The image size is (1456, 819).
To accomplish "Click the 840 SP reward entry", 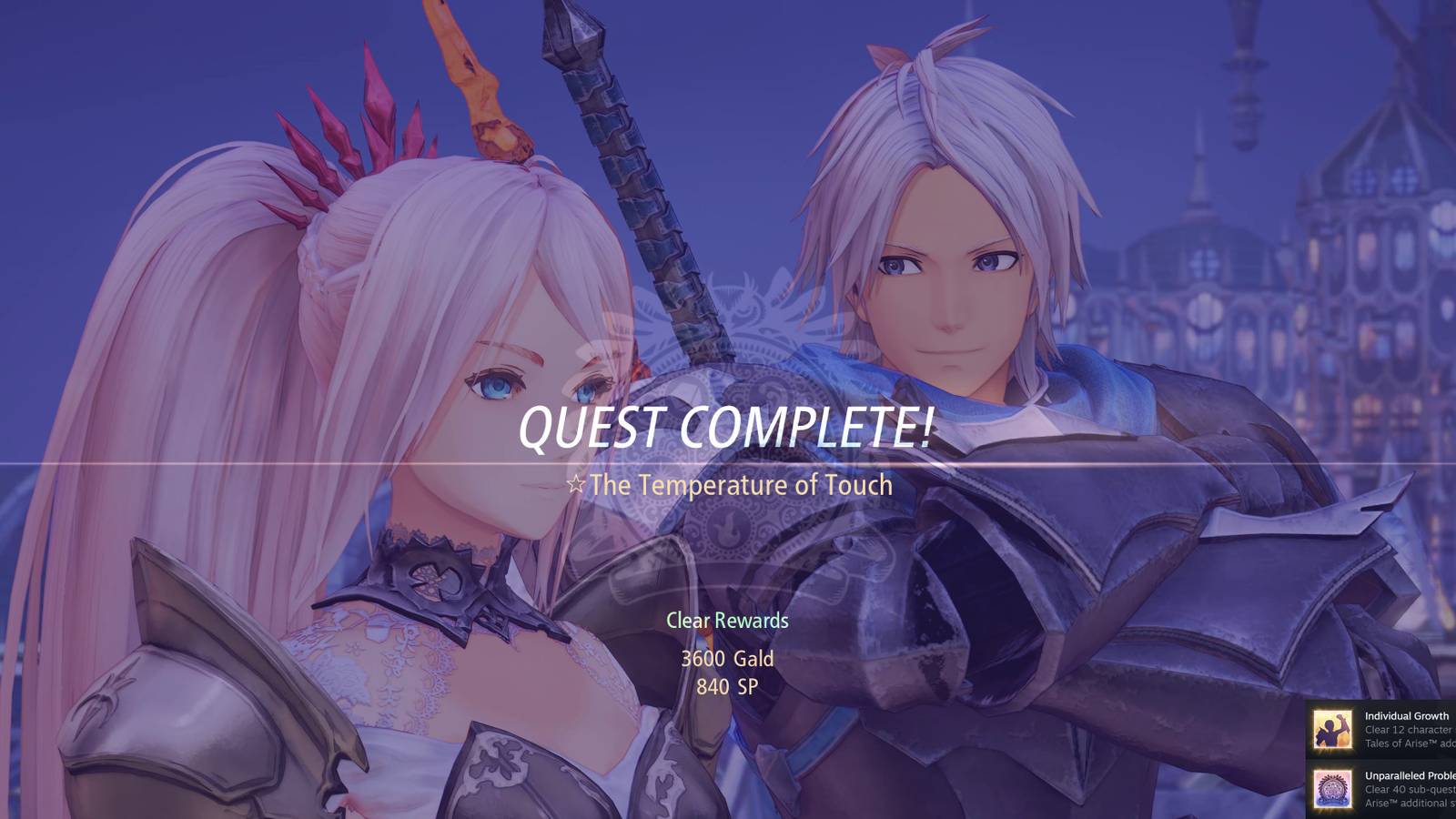I will click(x=725, y=684).
